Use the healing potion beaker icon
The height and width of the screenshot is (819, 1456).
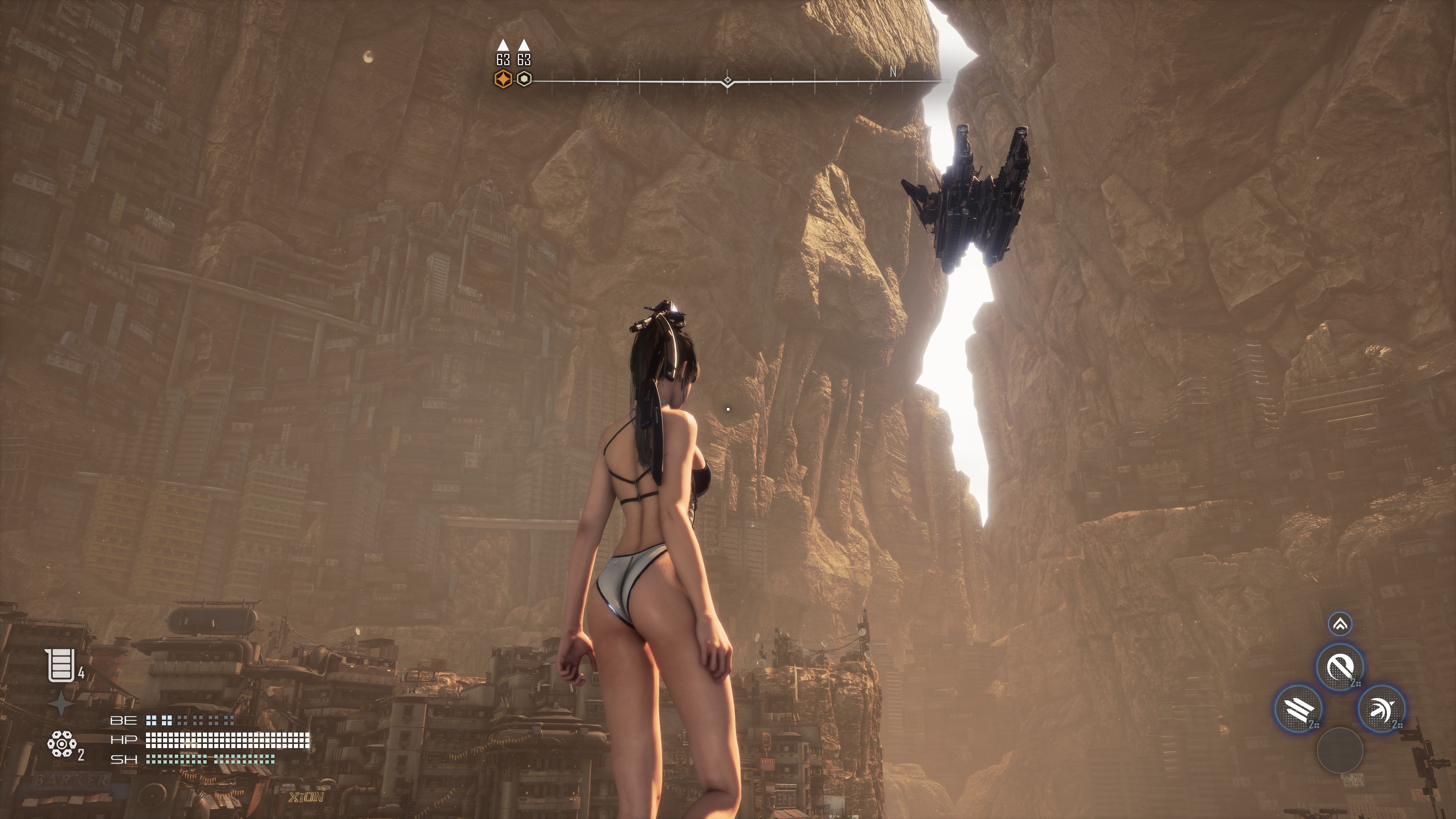tap(61, 665)
